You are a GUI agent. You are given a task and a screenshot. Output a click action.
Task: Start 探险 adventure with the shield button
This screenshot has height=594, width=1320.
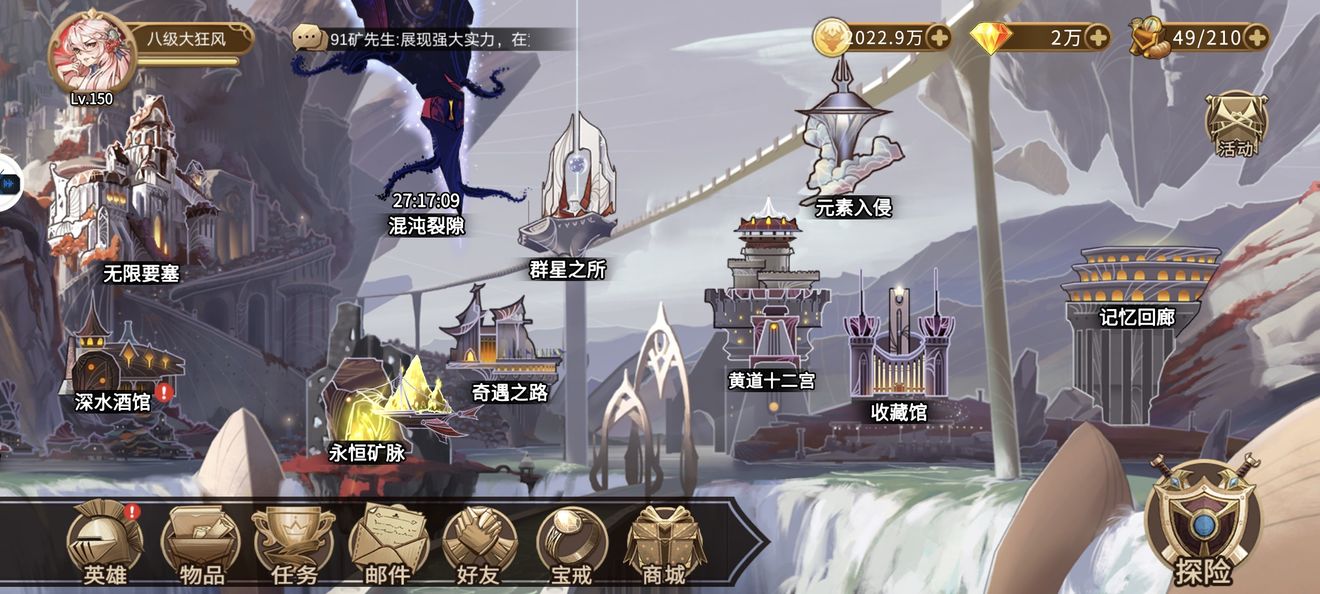point(1203,525)
